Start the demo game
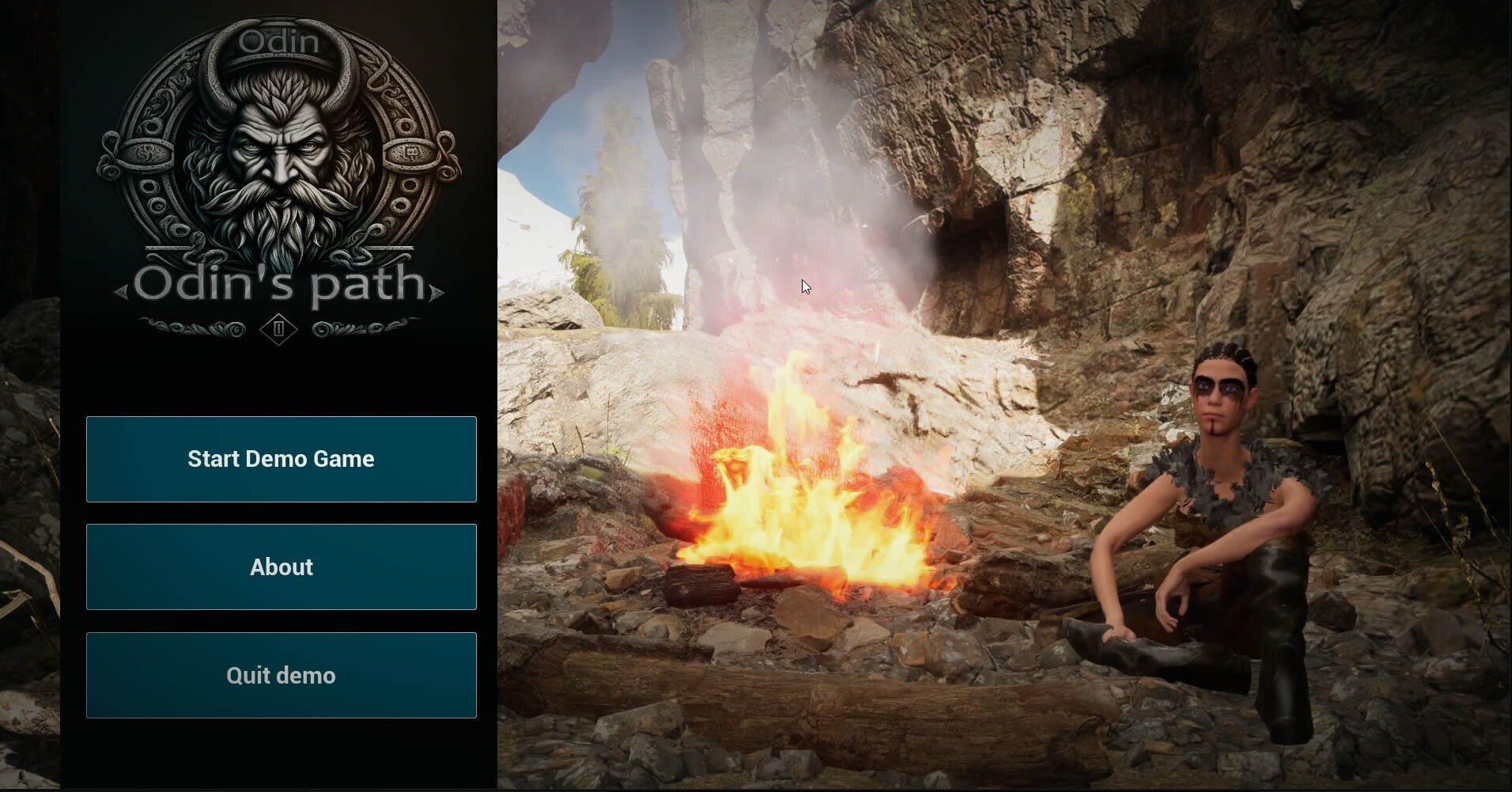This screenshot has width=1512, height=792. pyautogui.click(x=281, y=459)
